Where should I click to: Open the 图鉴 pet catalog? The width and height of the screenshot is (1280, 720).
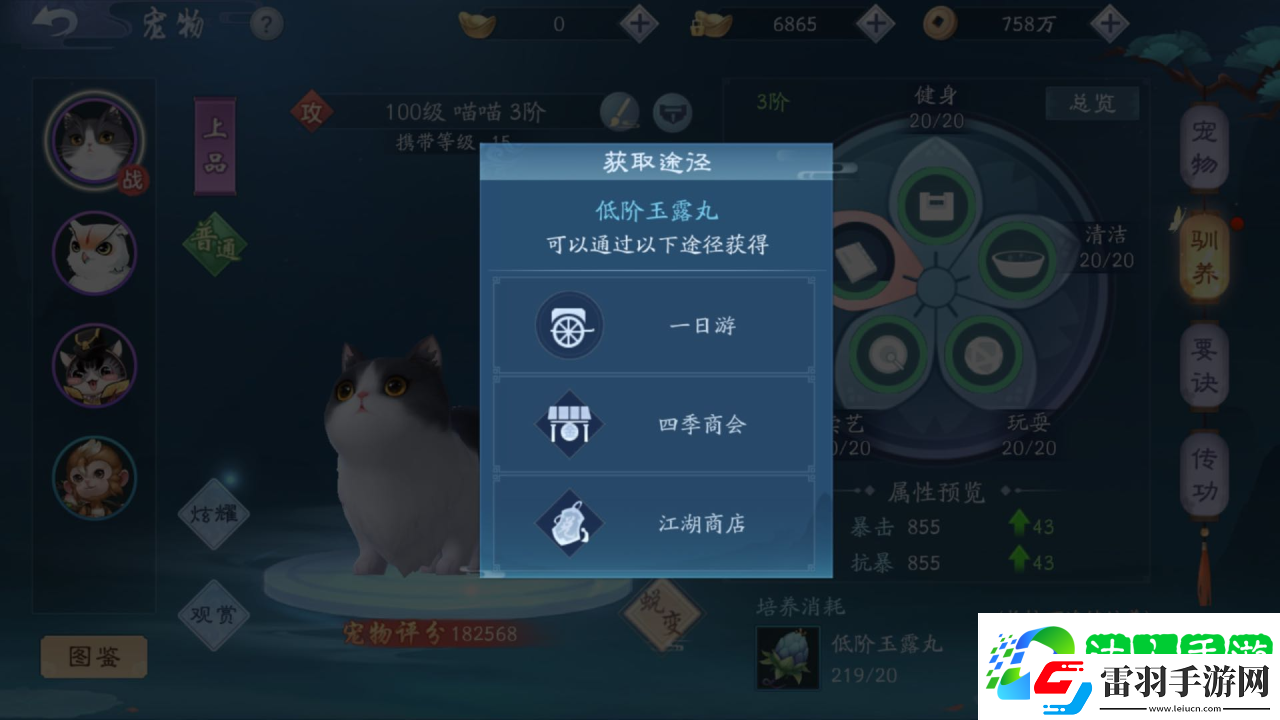[x=92, y=657]
